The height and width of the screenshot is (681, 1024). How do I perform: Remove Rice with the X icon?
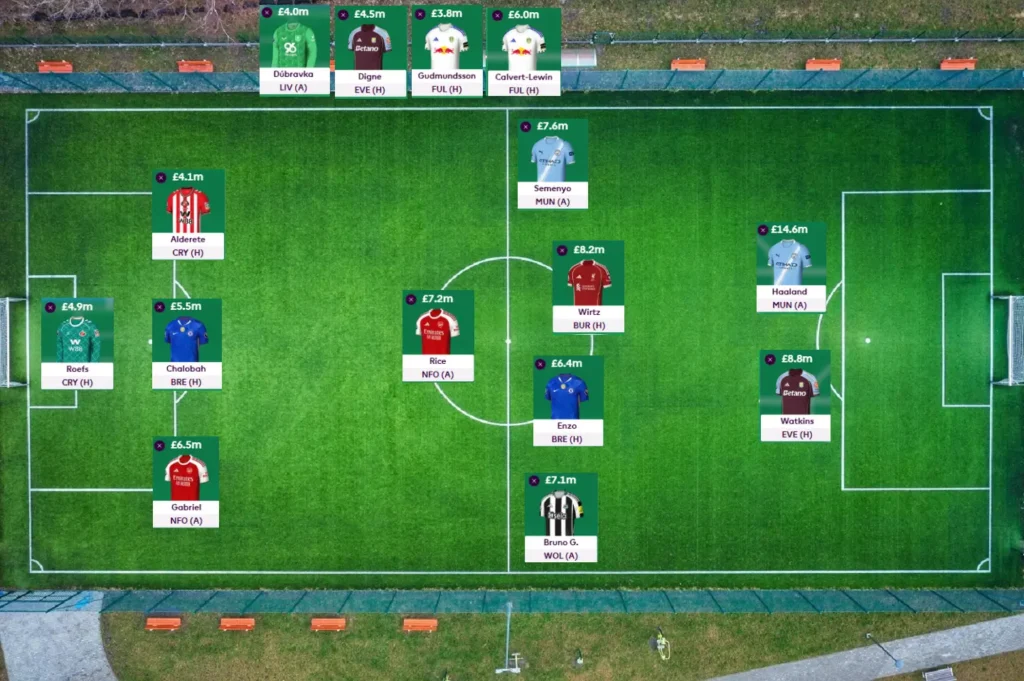coord(411,299)
